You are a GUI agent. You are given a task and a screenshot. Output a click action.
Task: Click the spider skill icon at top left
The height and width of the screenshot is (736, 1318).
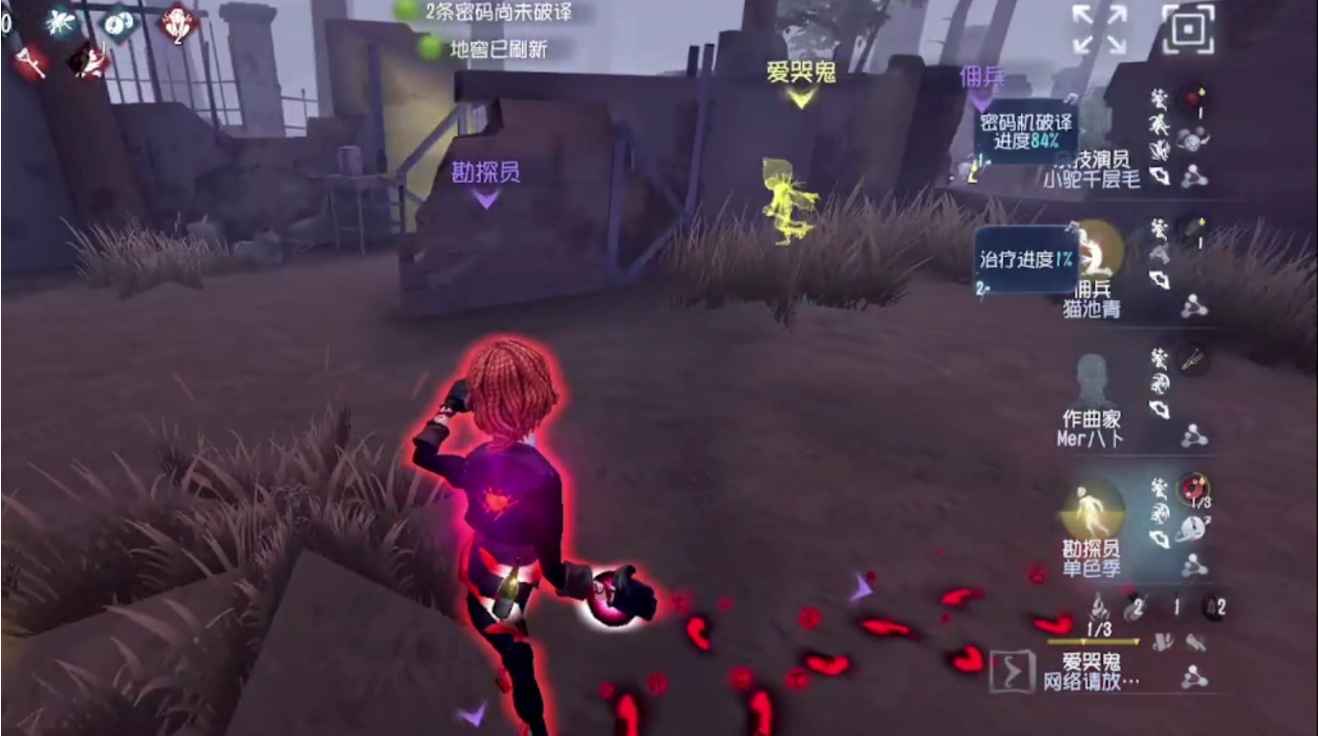[58, 22]
